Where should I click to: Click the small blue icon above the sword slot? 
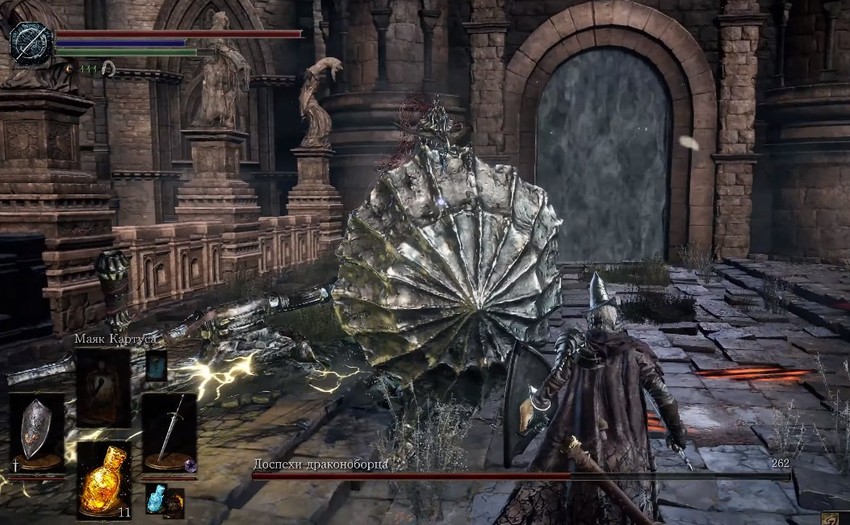pos(156,366)
